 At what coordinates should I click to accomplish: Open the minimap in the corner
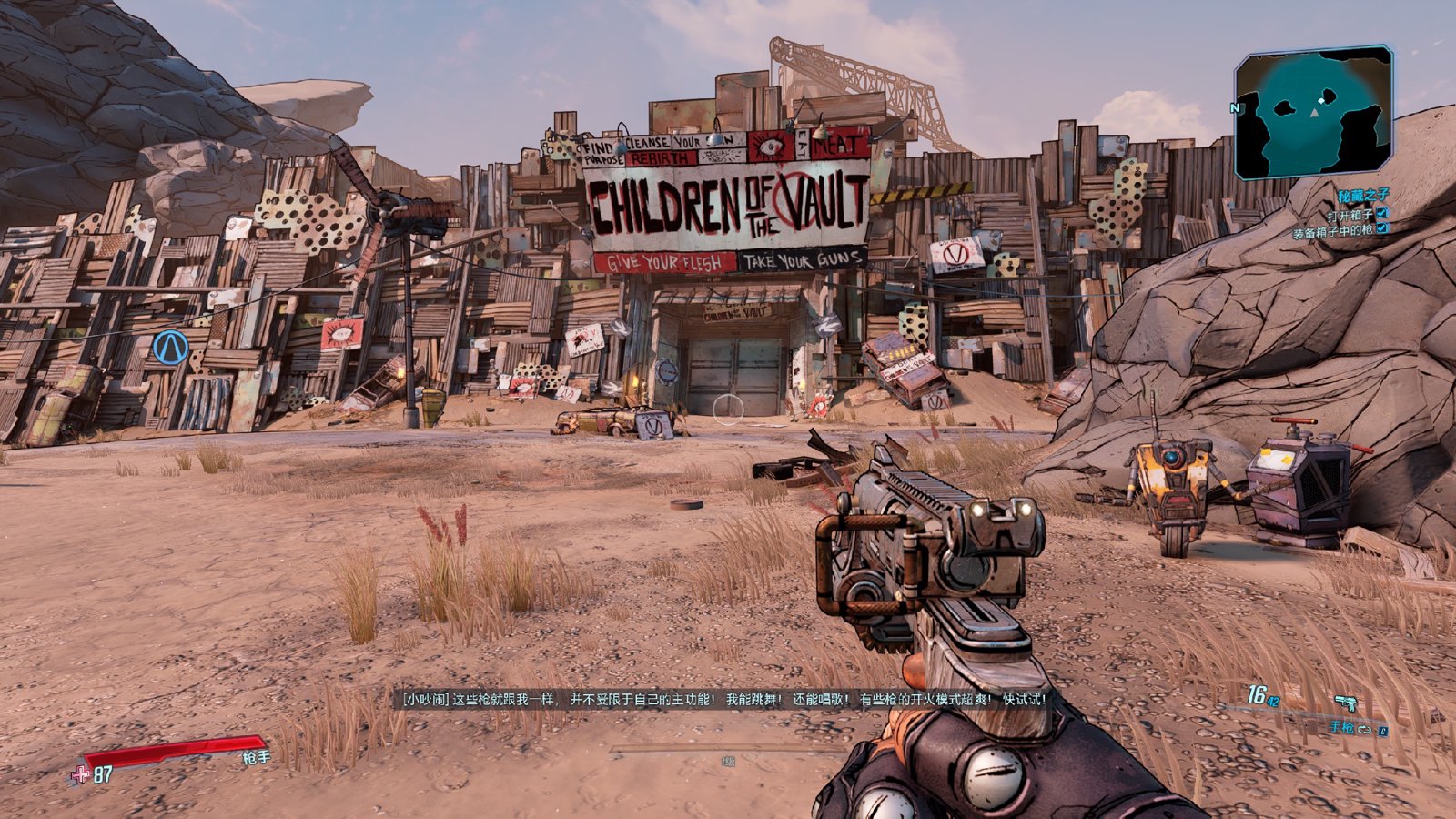tap(1313, 112)
